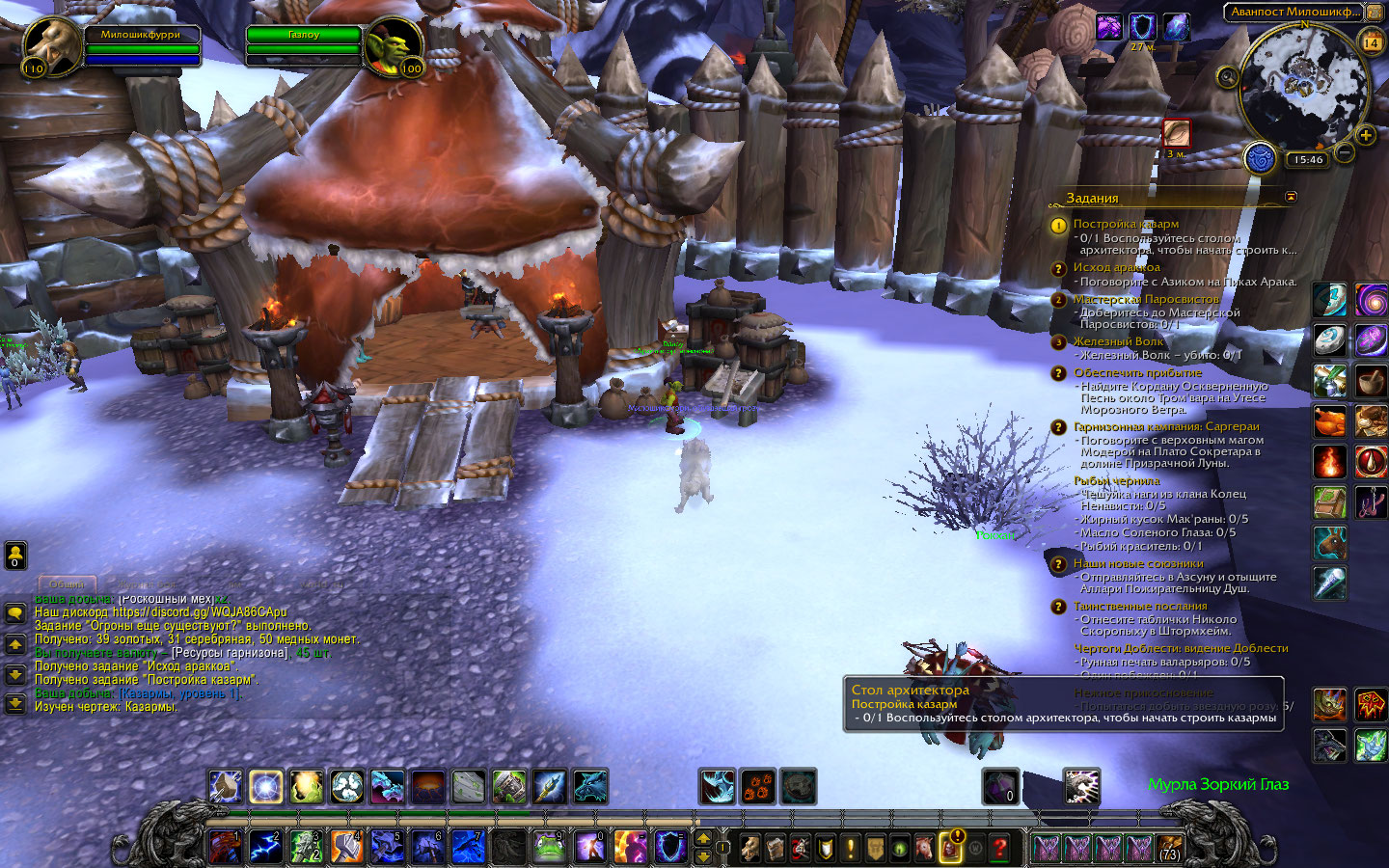The image size is (1389, 868).
Task: Open the red question mark help button
Action: pos(1000,848)
